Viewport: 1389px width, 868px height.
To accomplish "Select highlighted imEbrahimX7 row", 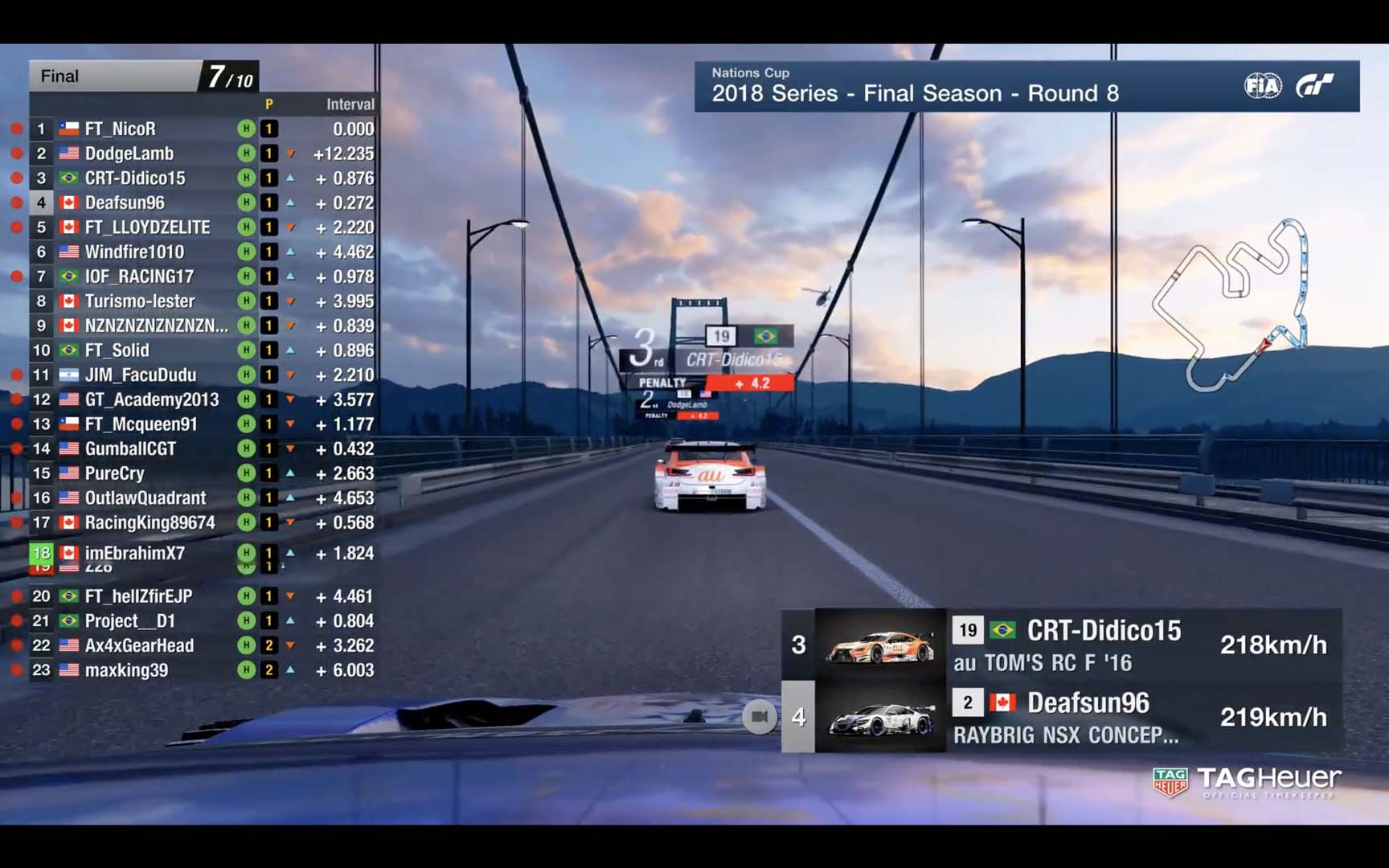I will click(x=135, y=553).
